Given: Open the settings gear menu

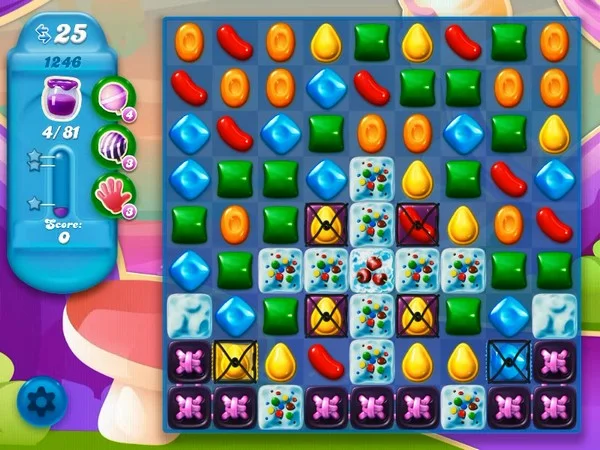Looking at the screenshot, I should click(x=39, y=401).
